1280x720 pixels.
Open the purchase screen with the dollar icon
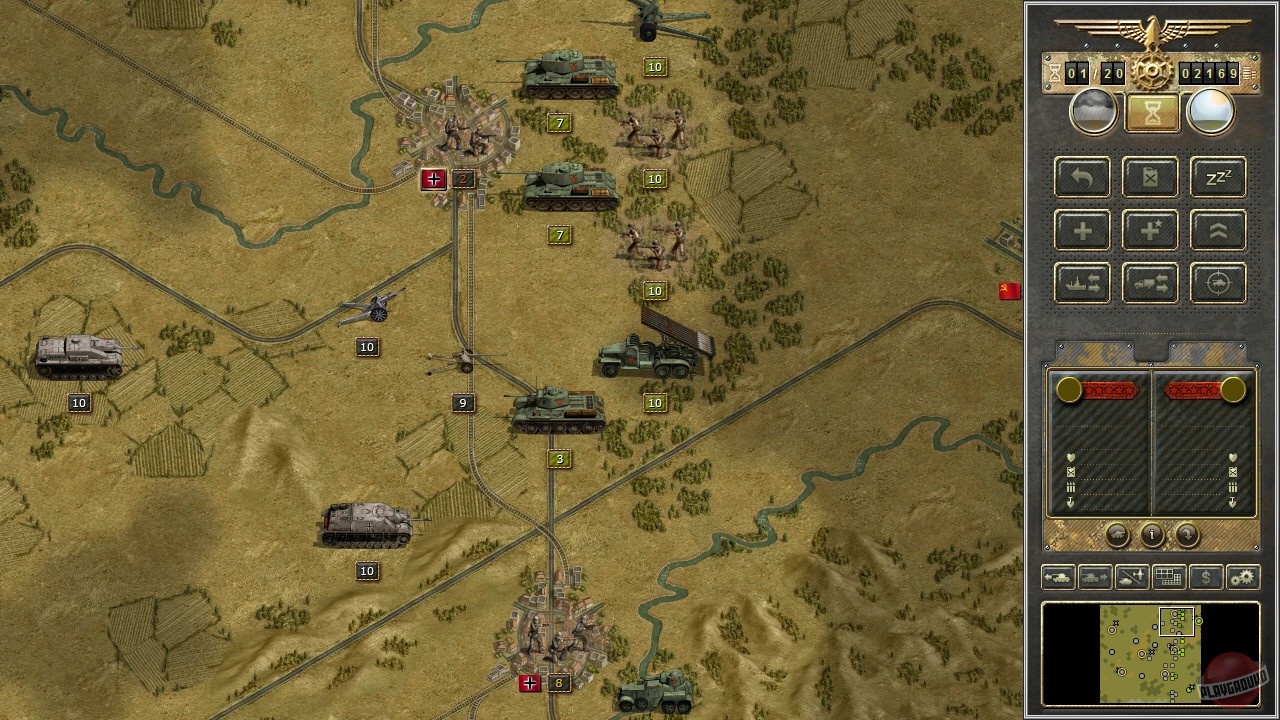[1205, 577]
